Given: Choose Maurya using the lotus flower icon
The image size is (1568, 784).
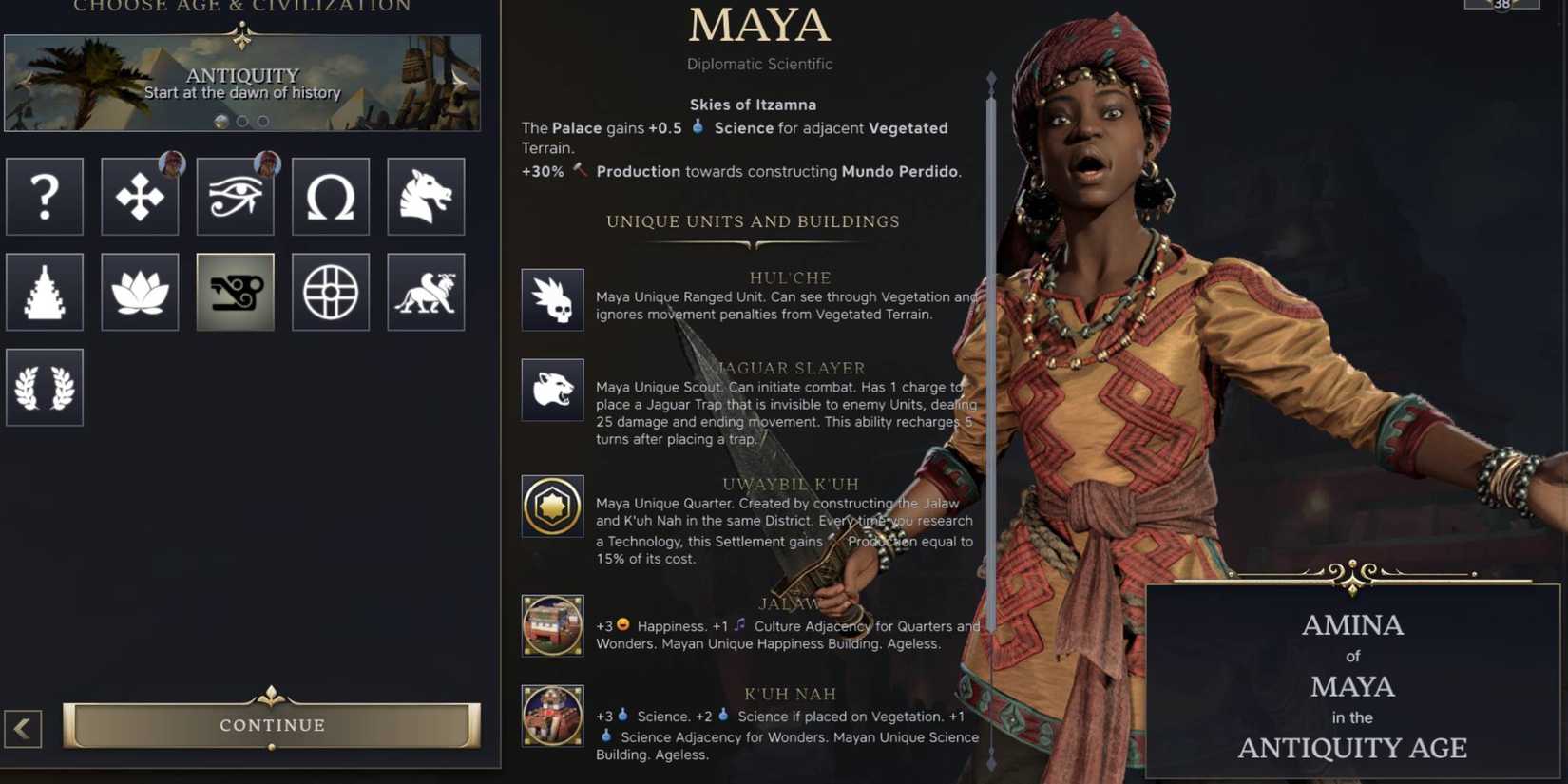Looking at the screenshot, I should pos(140,292).
